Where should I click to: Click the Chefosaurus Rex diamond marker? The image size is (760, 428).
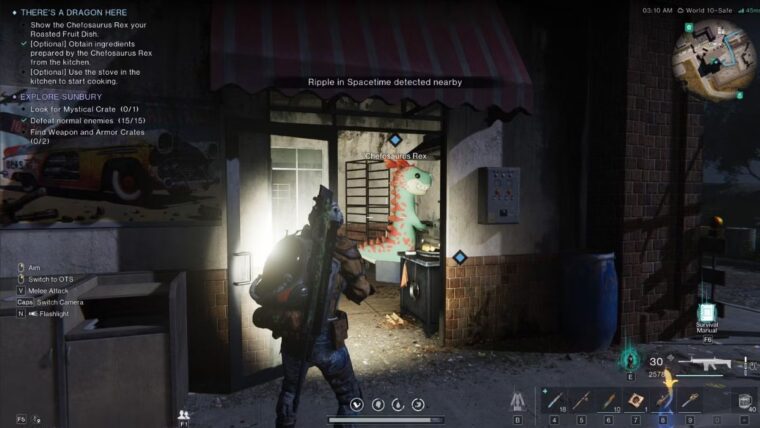(x=395, y=140)
